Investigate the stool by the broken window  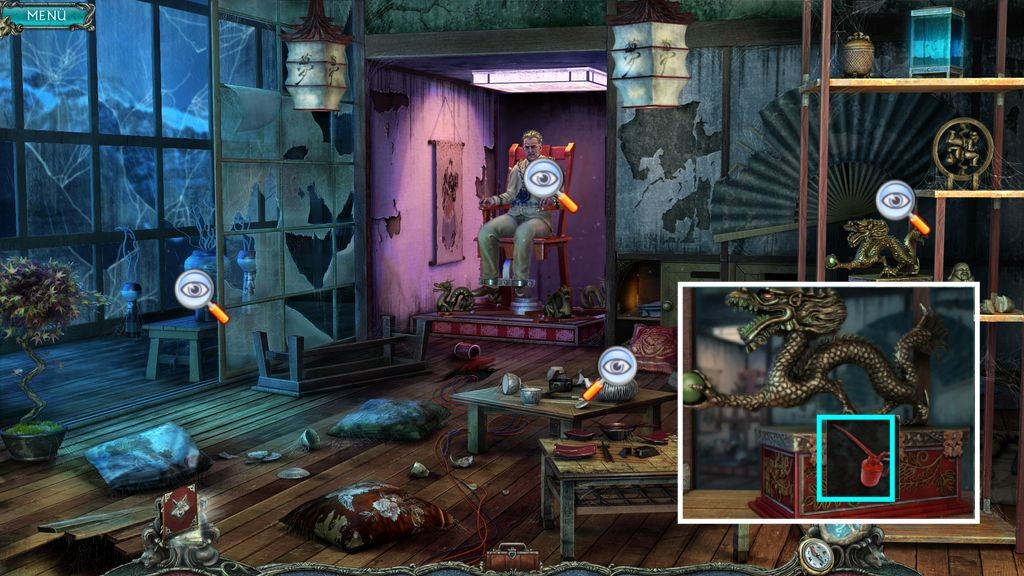pos(196,291)
